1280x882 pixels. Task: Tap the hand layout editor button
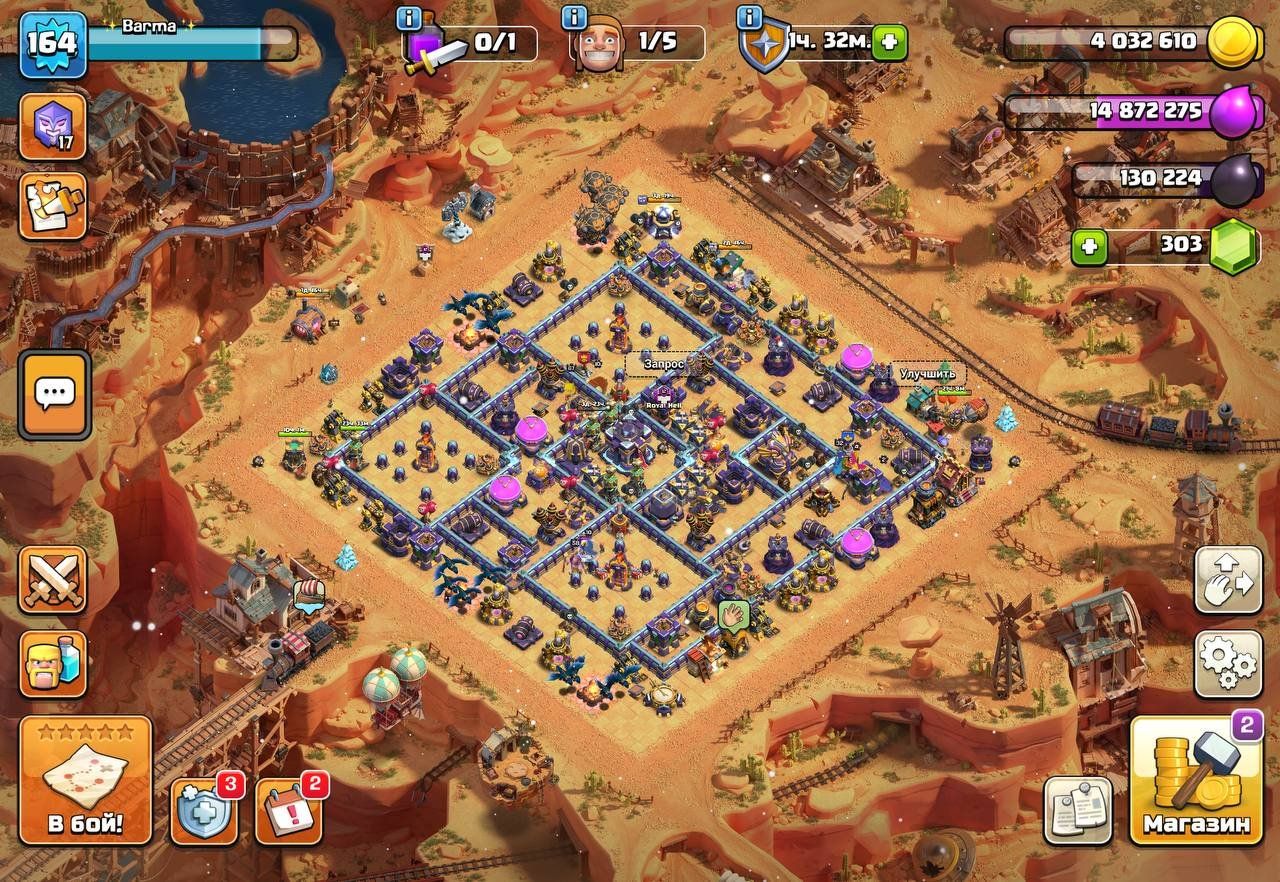[x=1228, y=580]
